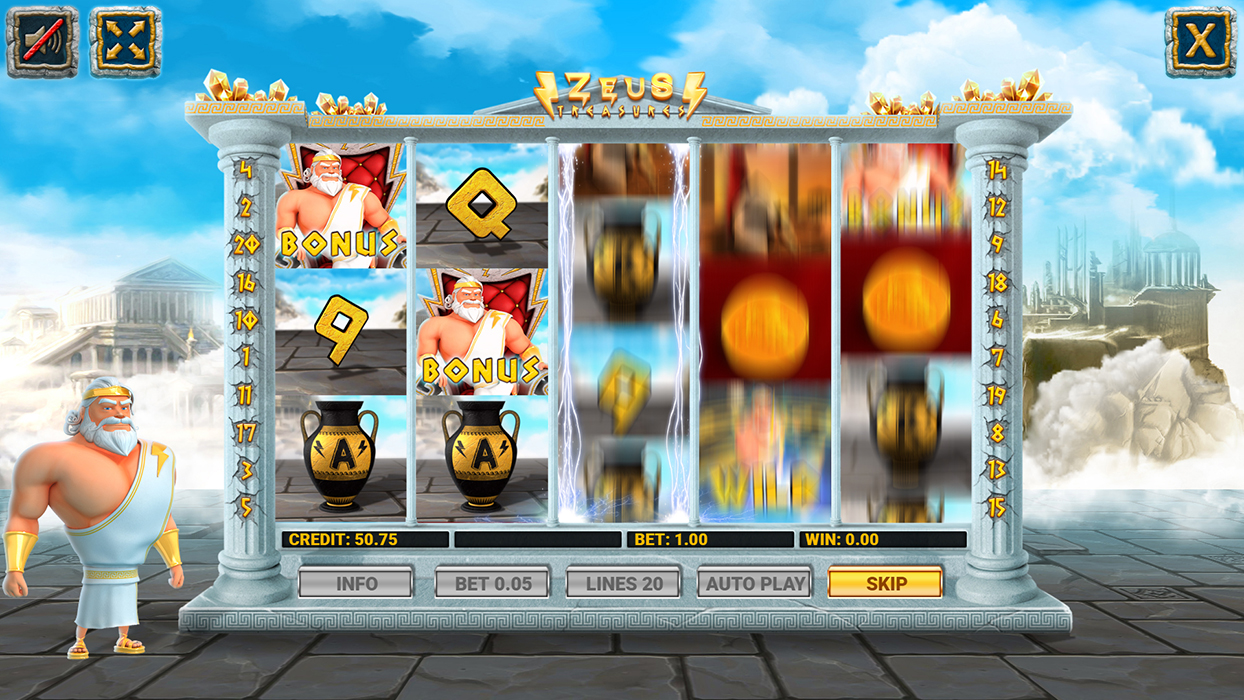Image resolution: width=1244 pixels, height=700 pixels.
Task: Change the BET 0.05 amount
Action: tap(492, 583)
